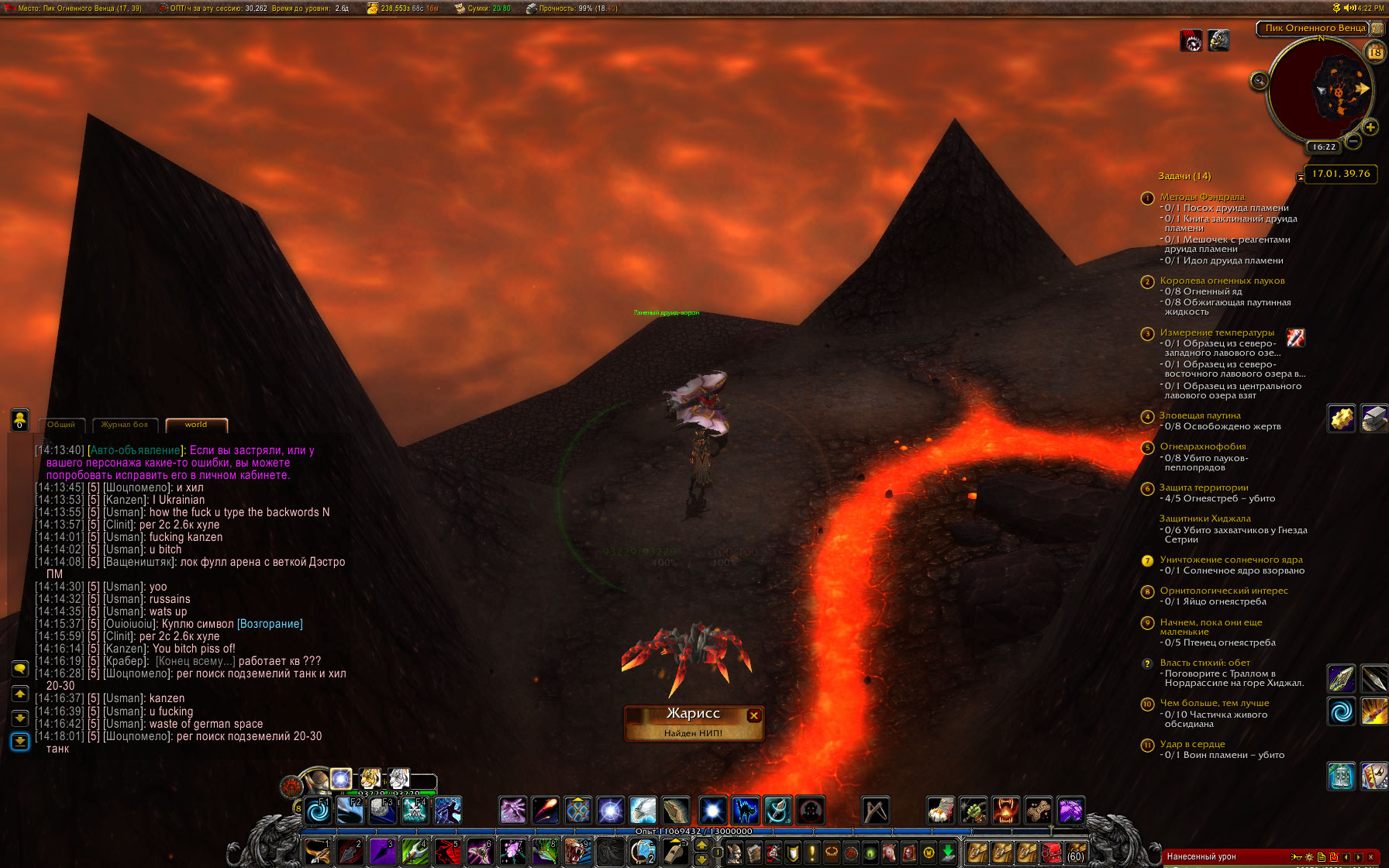Viewport: 1389px width, 868px height.
Task: Open the calendar showing day 18
Action: pos(1375,52)
